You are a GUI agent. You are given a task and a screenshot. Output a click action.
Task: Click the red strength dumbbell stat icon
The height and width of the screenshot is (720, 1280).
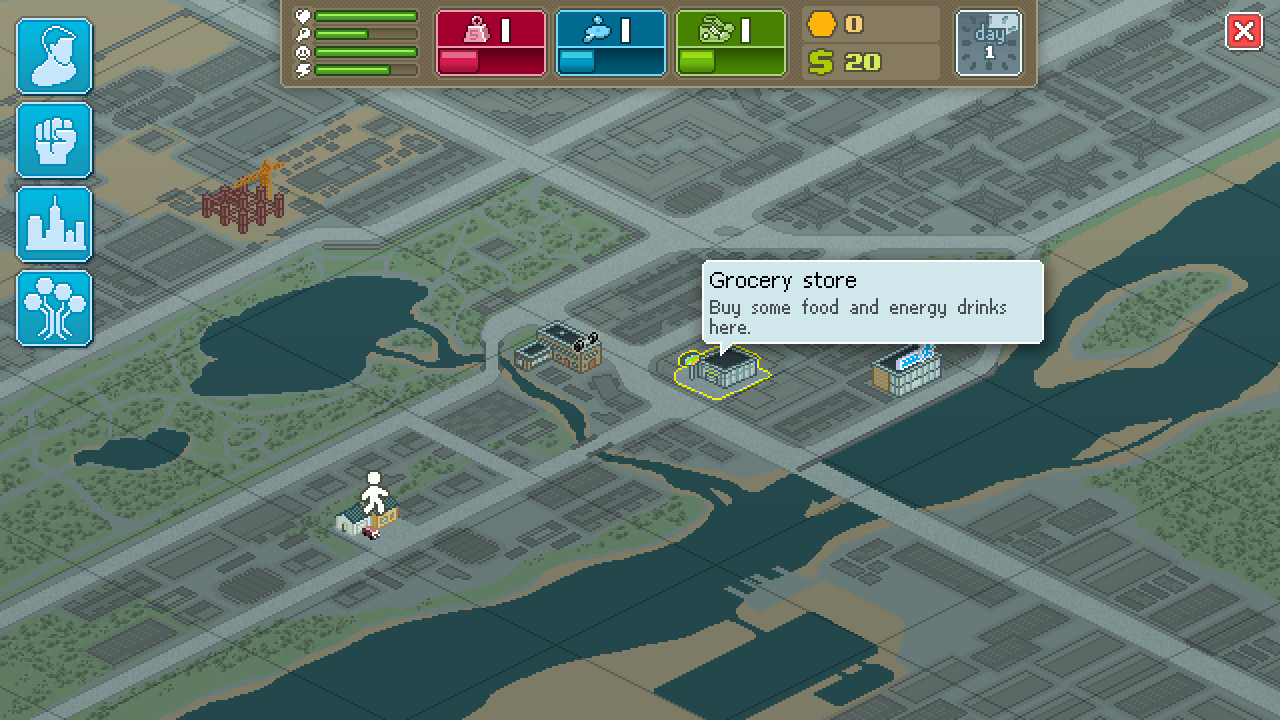[x=478, y=30]
